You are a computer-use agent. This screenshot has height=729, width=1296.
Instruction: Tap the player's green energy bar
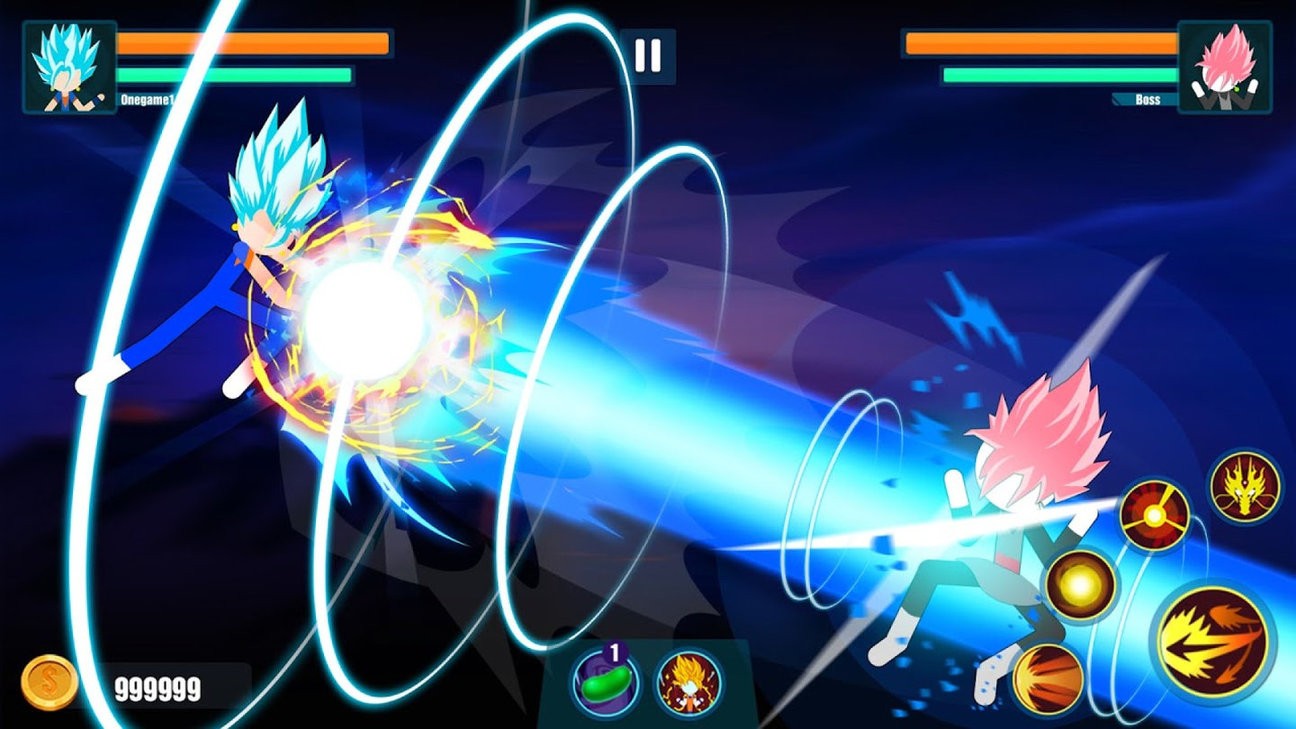235,74
